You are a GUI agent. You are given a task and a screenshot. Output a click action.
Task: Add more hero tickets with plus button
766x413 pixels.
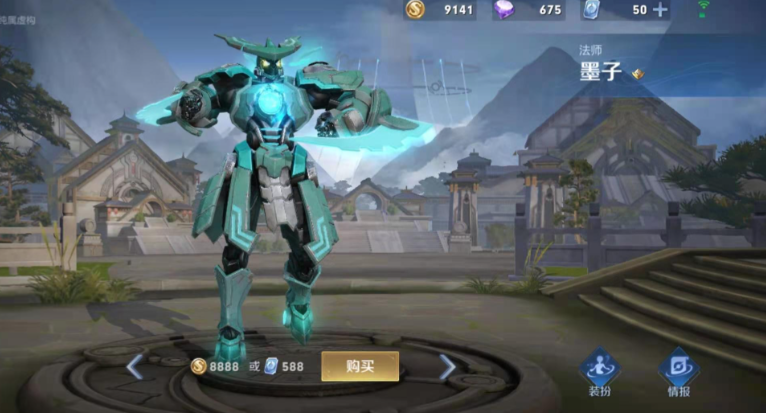(x=660, y=10)
